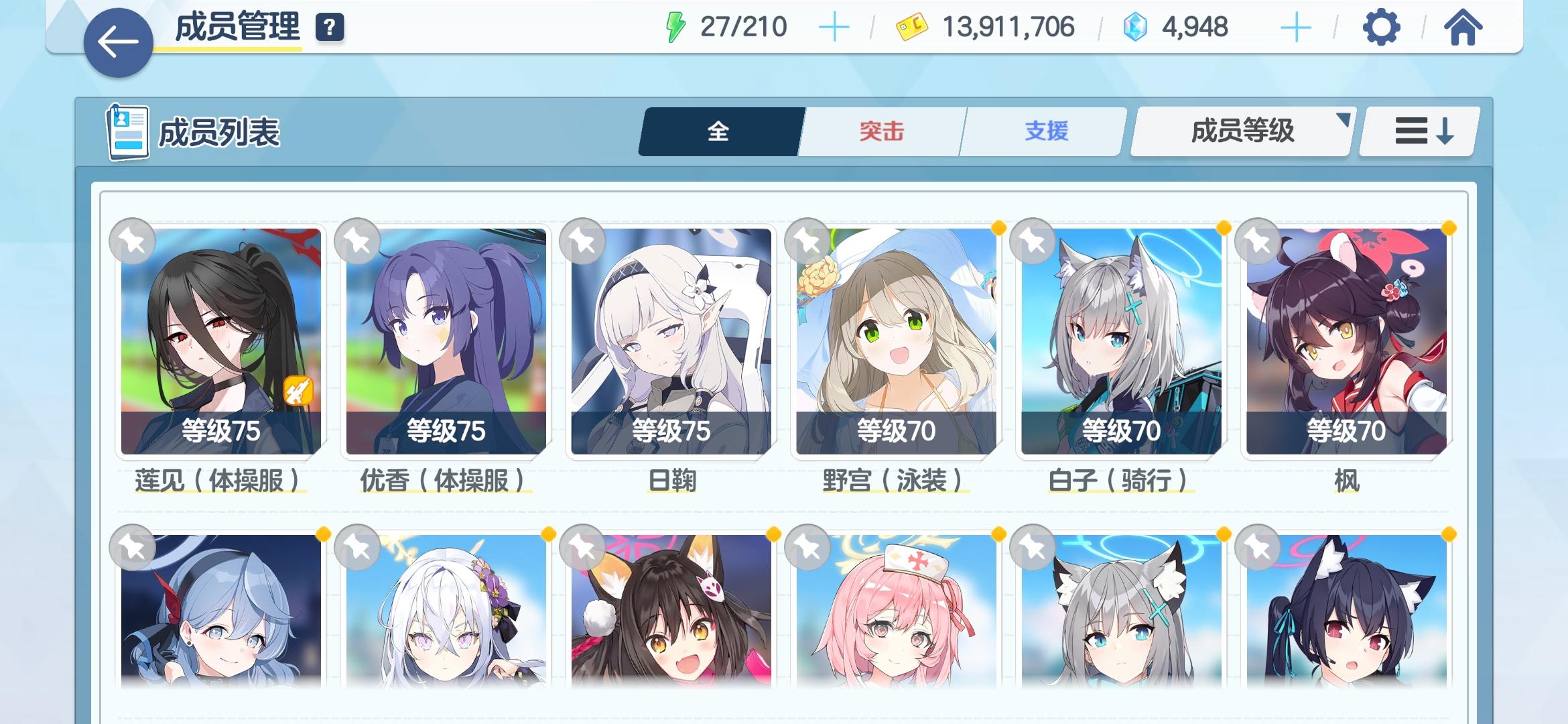The height and width of the screenshot is (724, 1568).
Task: Click the green AP lightning icon
Action: 676,27
